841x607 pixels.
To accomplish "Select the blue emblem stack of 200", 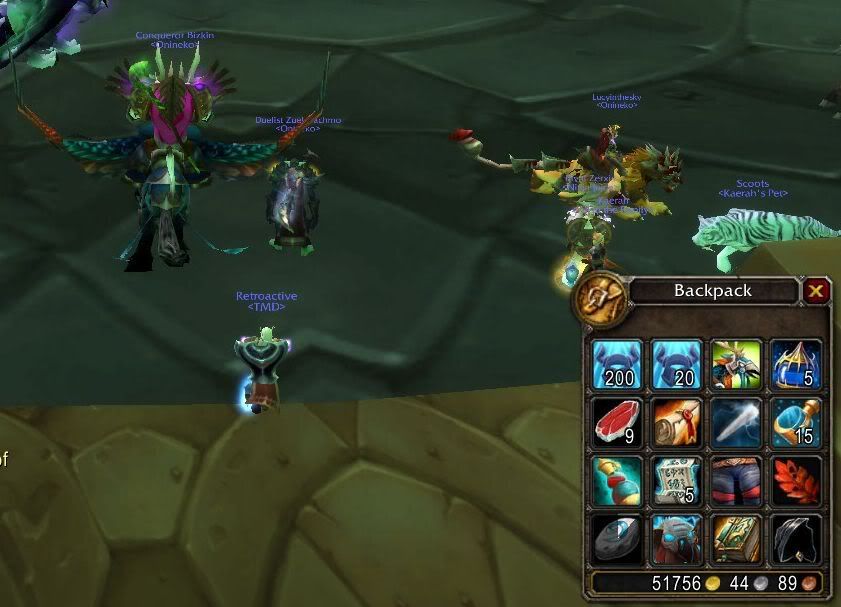I will 616,364.
